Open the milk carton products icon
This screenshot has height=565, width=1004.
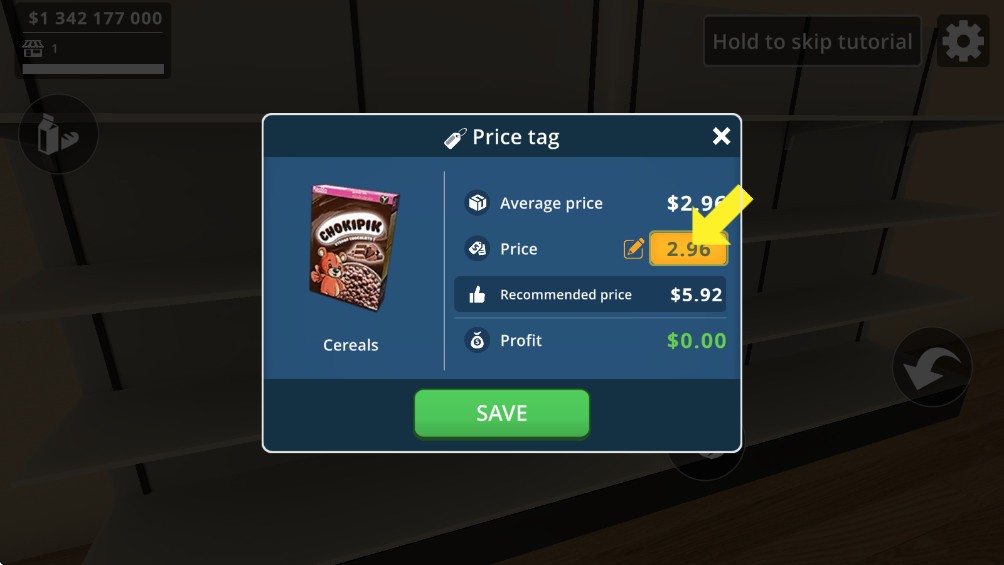pyautogui.click(x=57, y=135)
